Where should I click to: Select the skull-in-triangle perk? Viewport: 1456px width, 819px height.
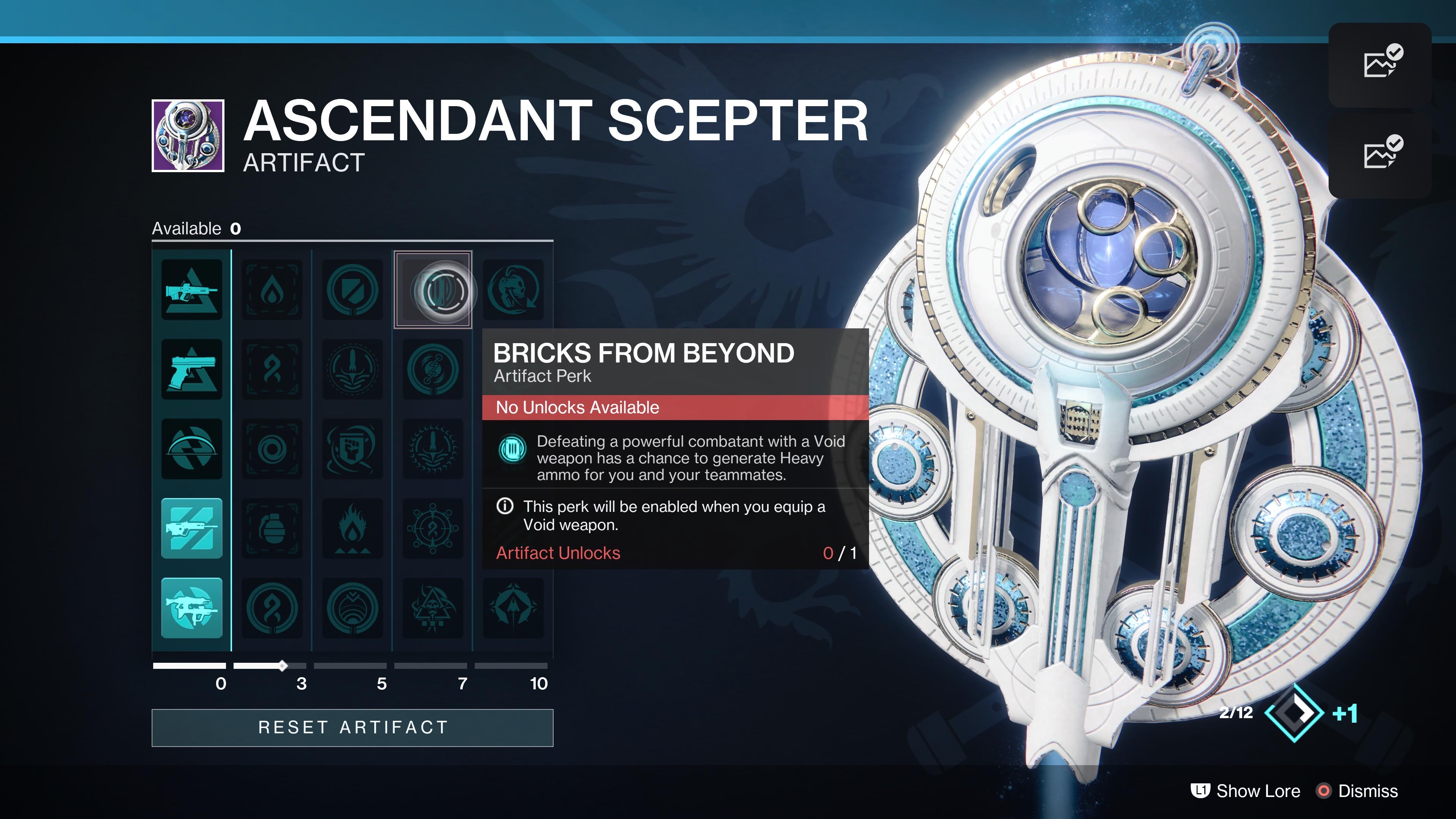[x=433, y=608]
